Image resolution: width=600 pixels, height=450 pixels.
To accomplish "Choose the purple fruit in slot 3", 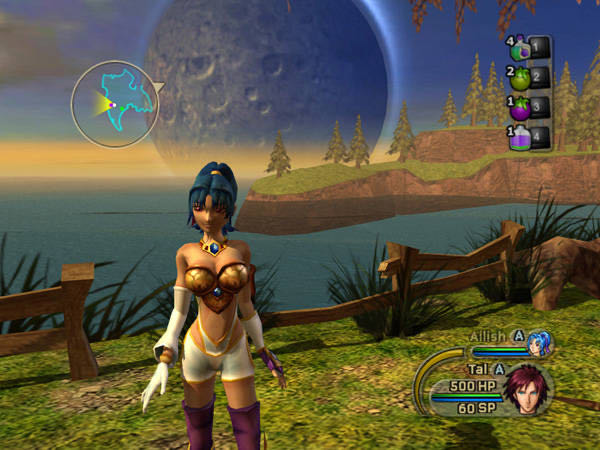I will tap(521, 106).
